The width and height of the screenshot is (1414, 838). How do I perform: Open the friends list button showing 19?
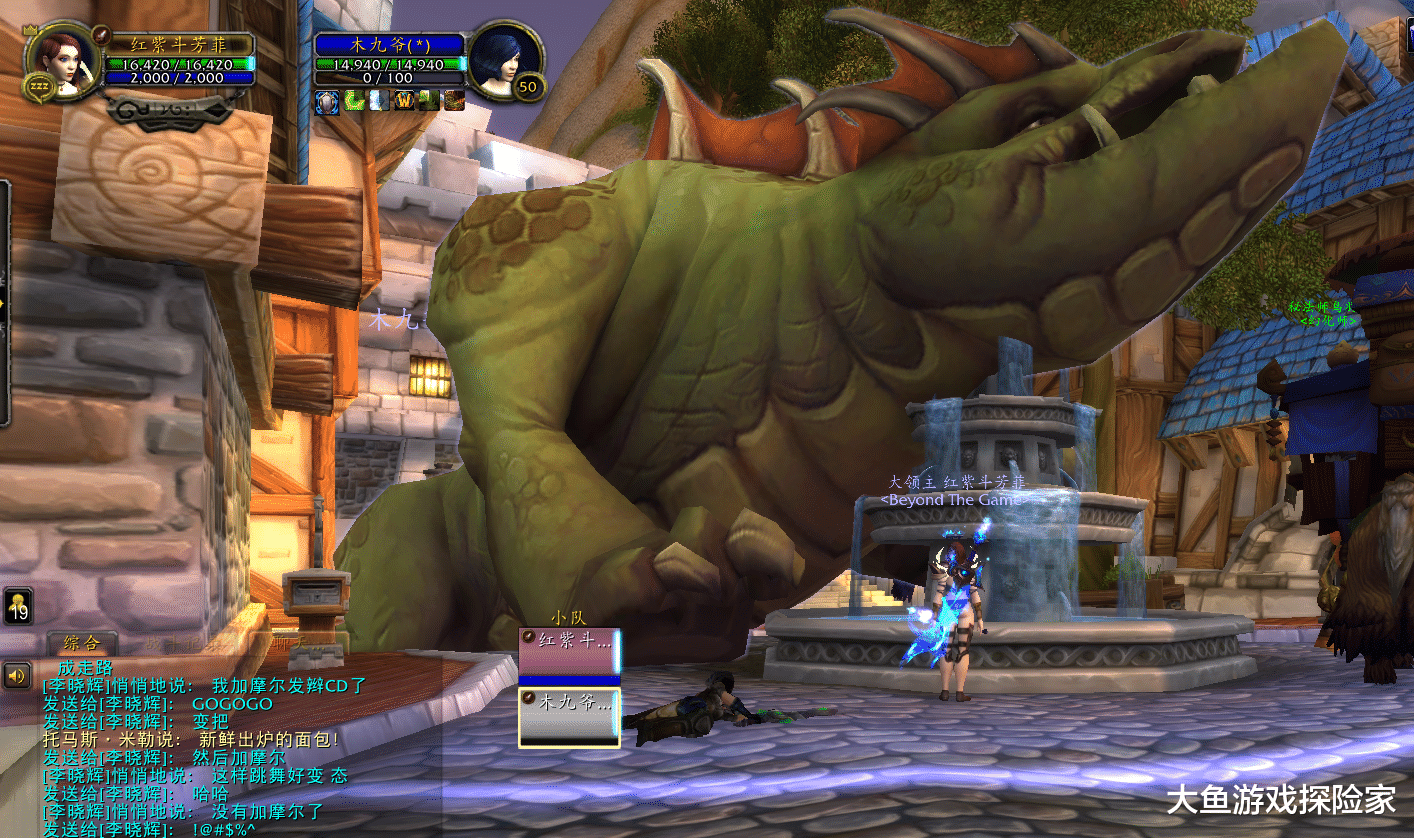(x=18, y=606)
